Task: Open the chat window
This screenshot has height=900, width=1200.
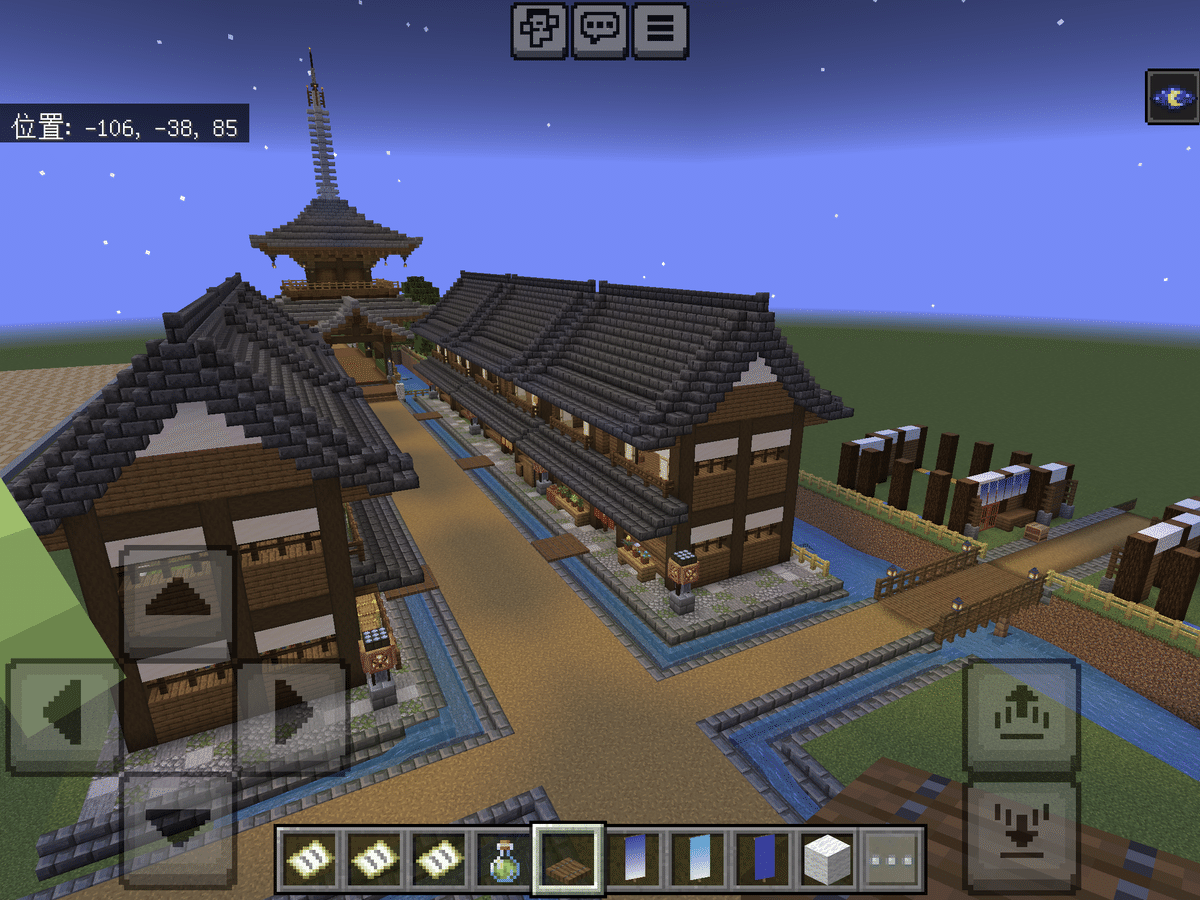Action: [x=599, y=30]
